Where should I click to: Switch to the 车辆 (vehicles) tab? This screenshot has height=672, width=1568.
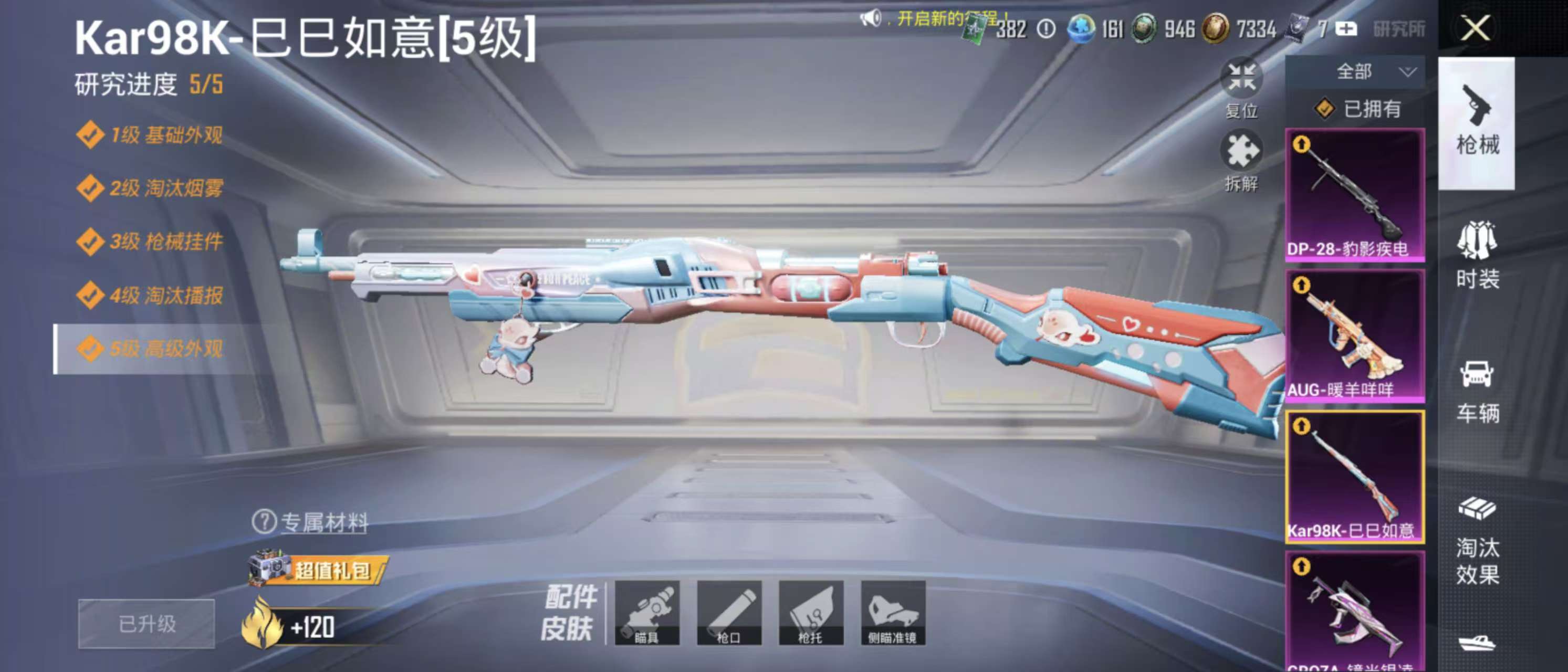tap(1477, 390)
